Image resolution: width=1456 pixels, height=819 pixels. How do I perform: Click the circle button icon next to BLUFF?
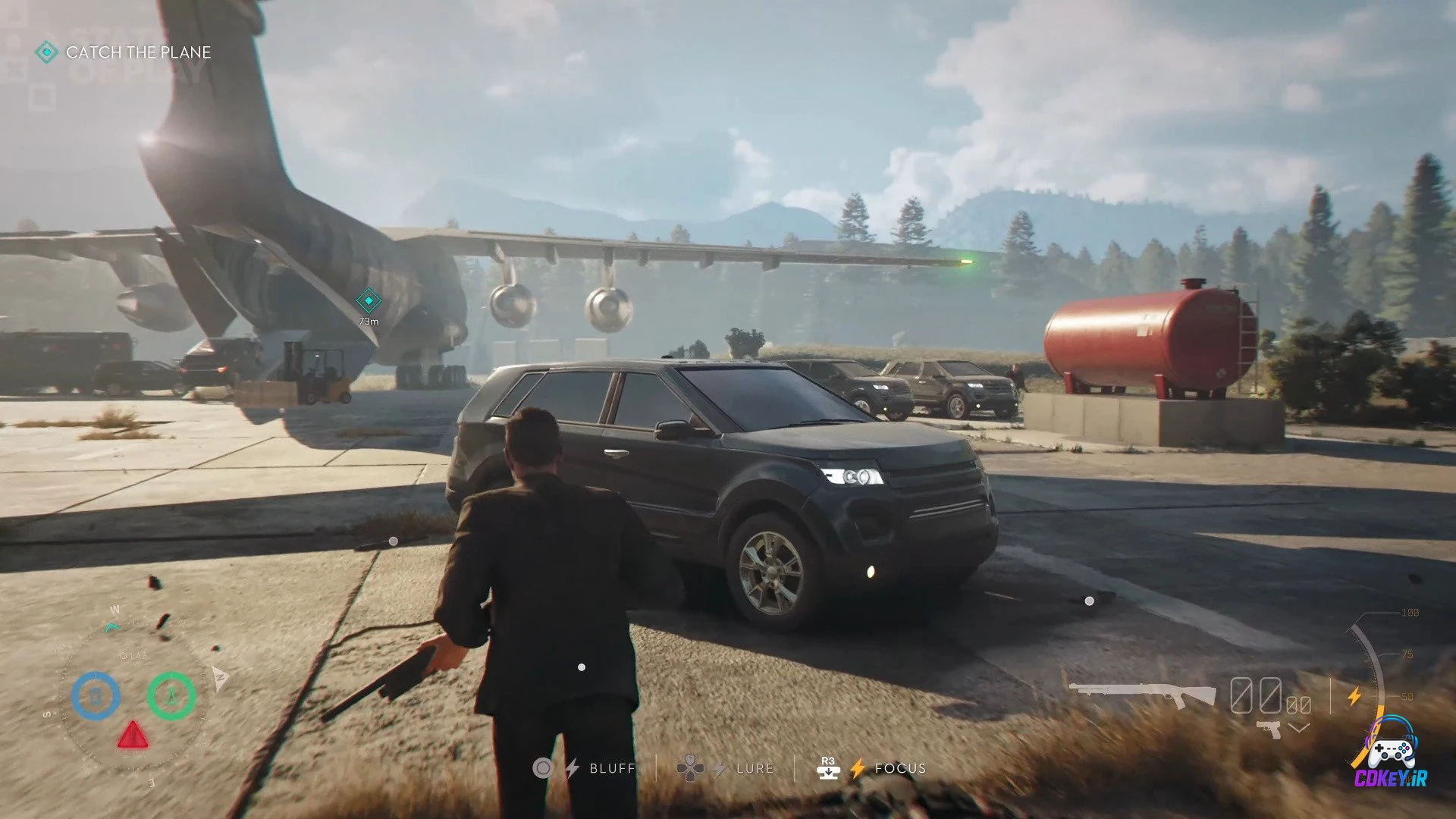pyautogui.click(x=544, y=768)
